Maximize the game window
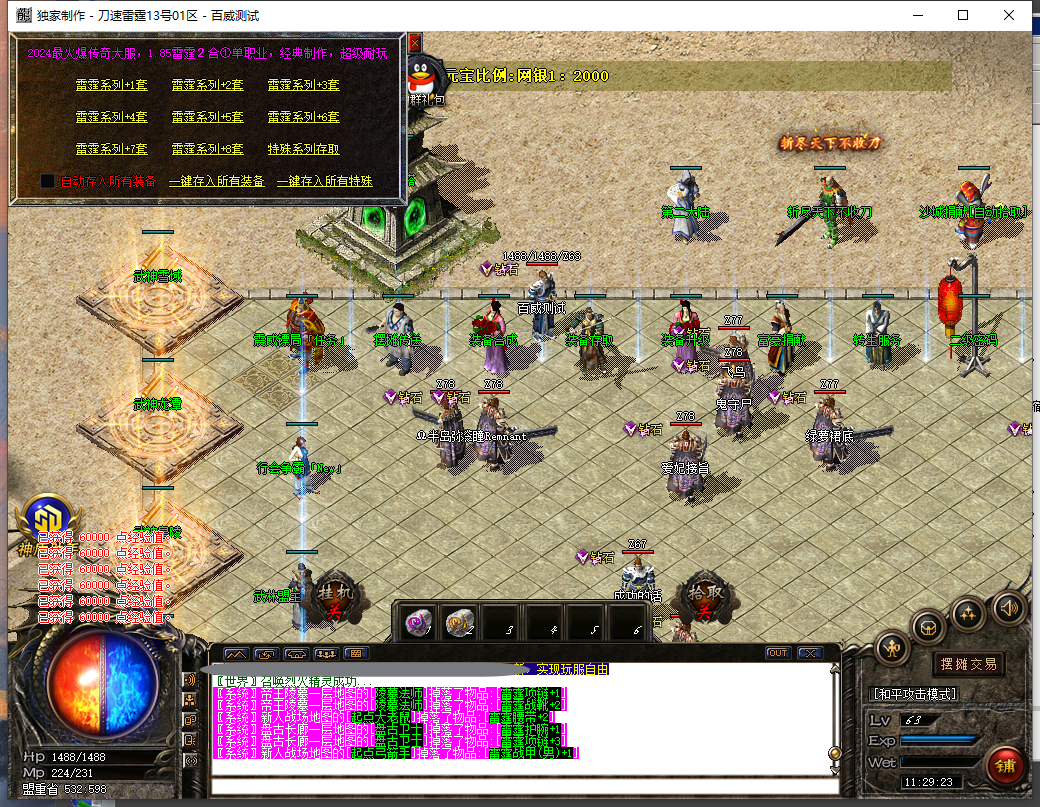The width and height of the screenshot is (1040, 807). click(963, 15)
